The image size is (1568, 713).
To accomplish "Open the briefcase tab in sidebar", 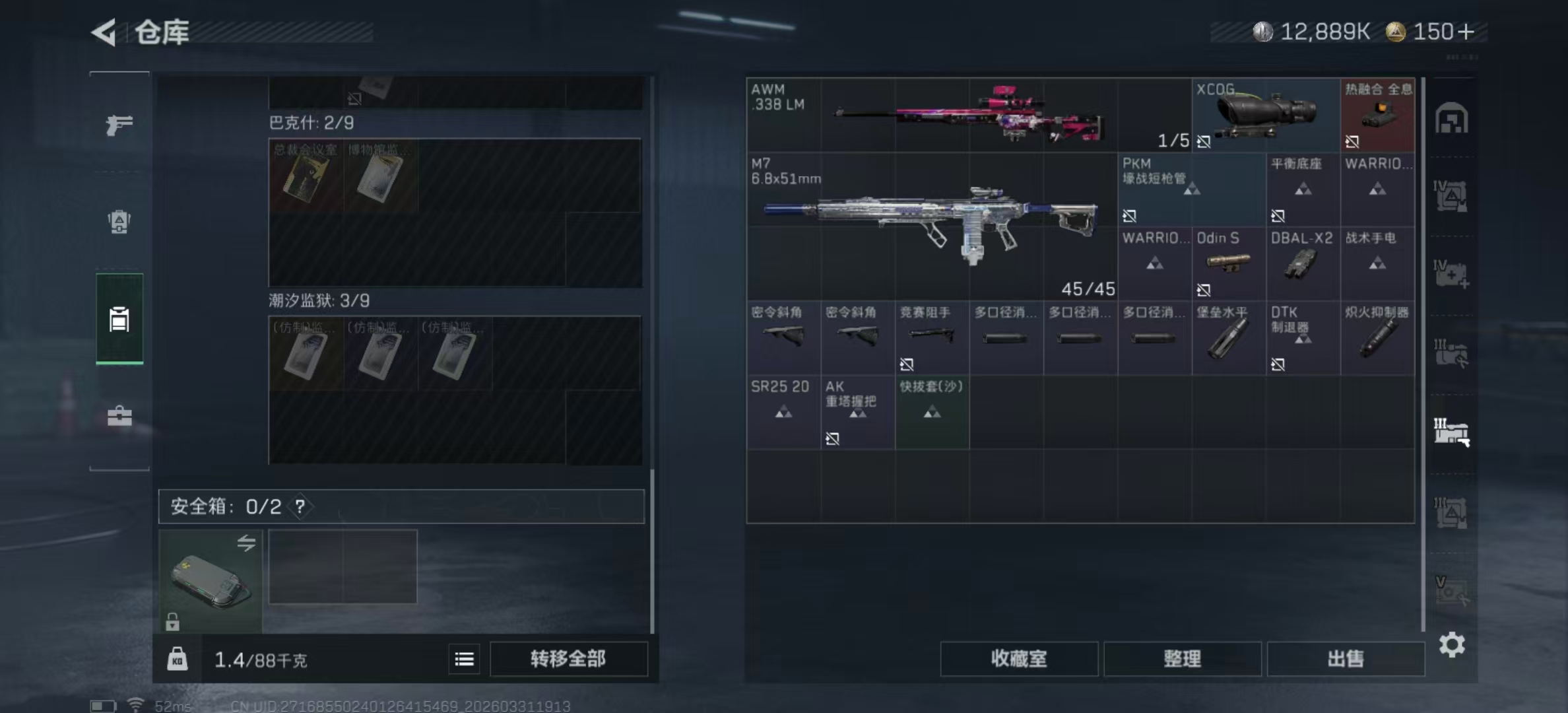I will (x=119, y=416).
